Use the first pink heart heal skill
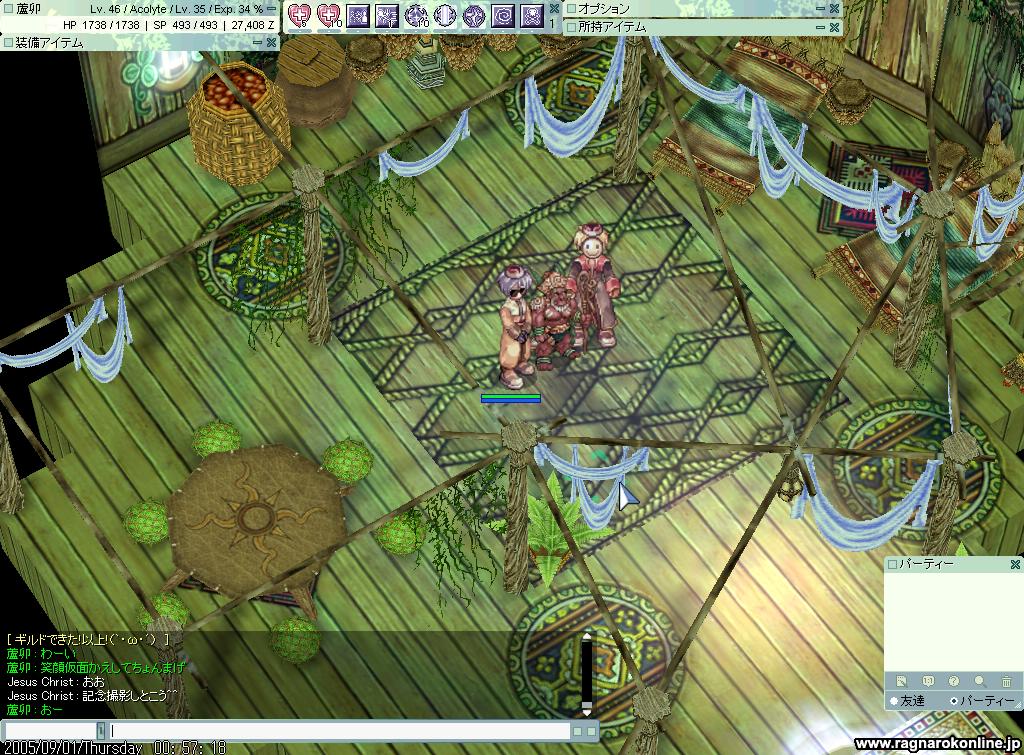1024x755 pixels. click(x=299, y=15)
